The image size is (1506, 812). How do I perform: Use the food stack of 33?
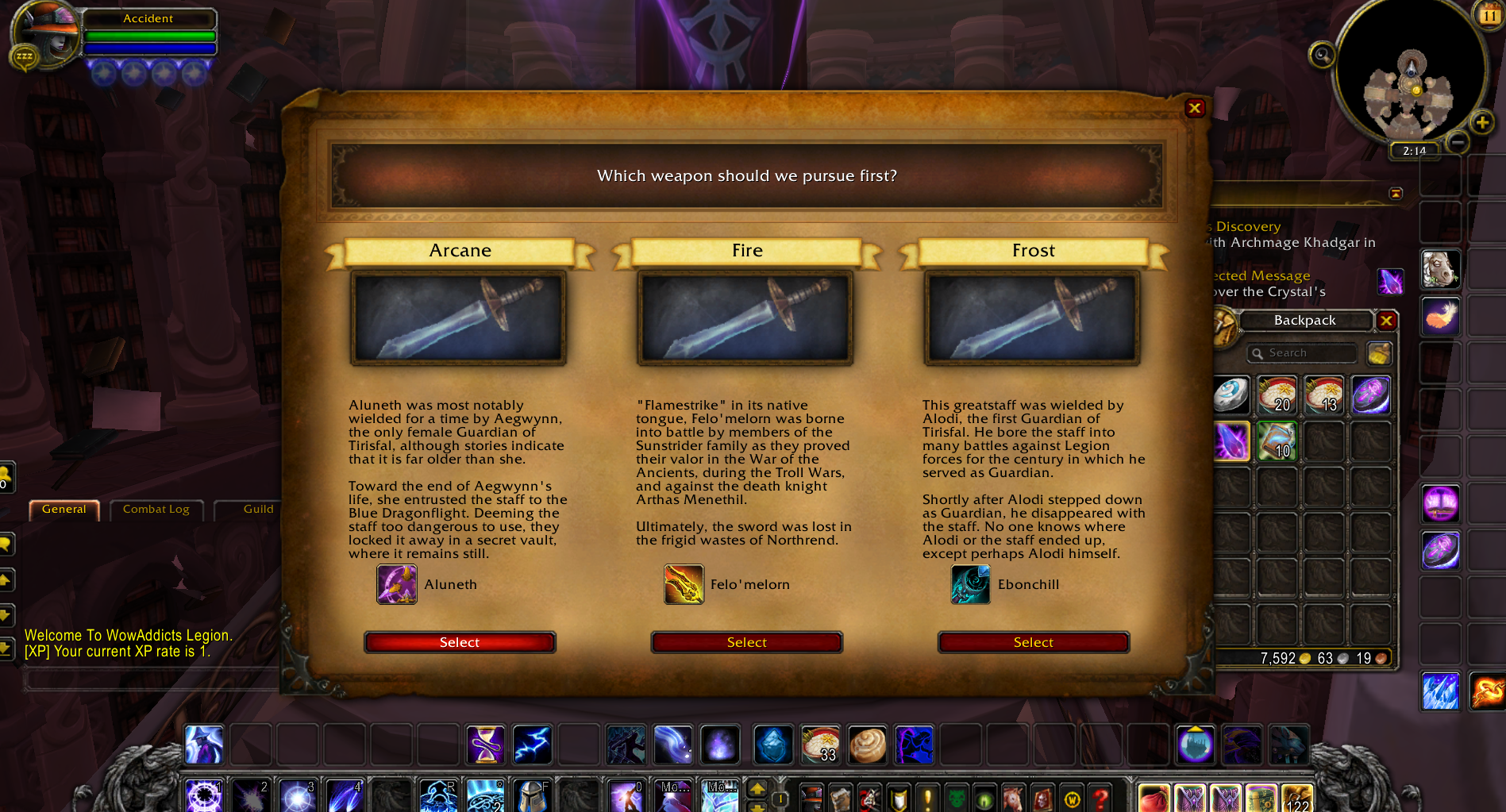coord(820,745)
